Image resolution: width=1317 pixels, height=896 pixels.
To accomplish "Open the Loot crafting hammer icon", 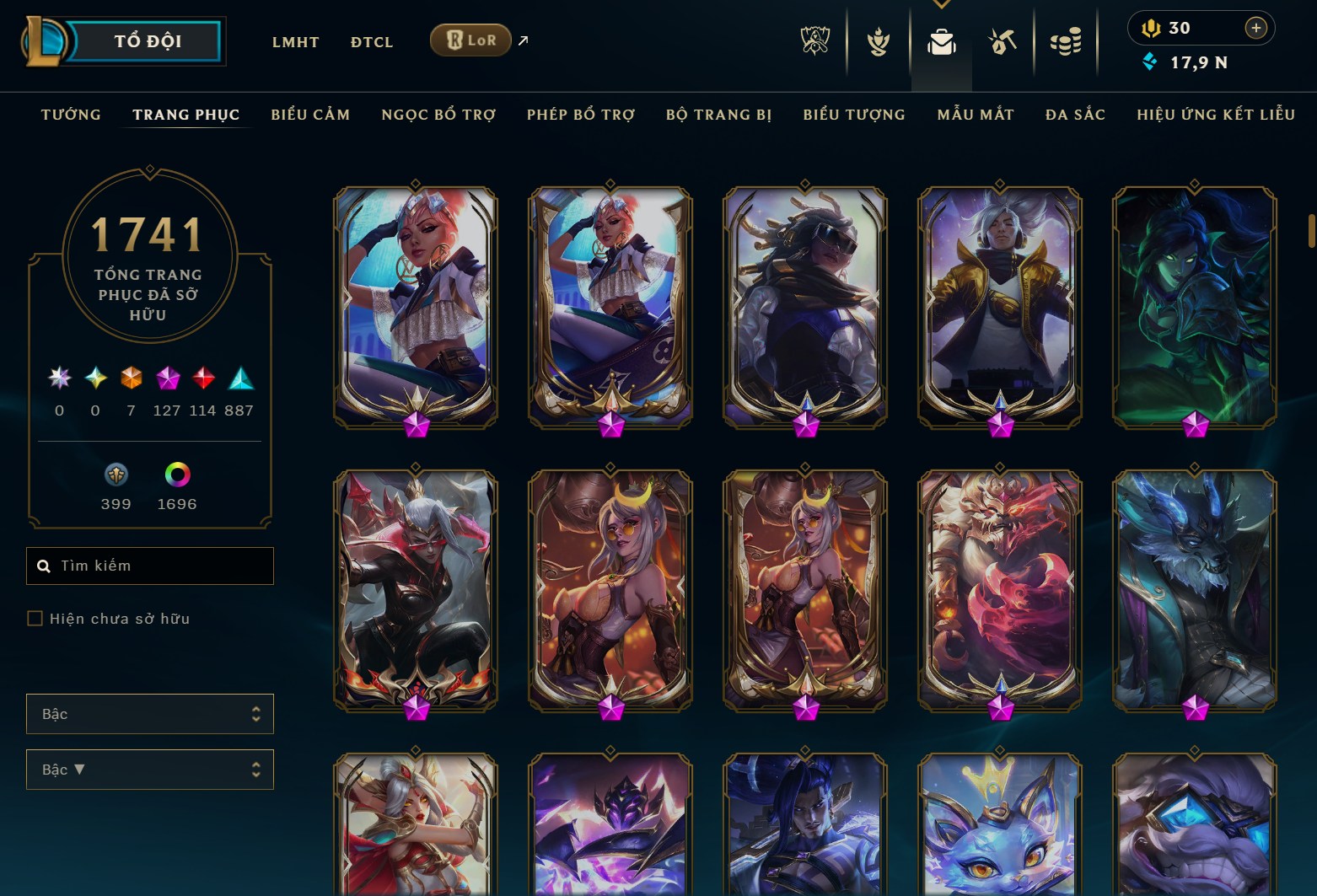I will click(1002, 42).
